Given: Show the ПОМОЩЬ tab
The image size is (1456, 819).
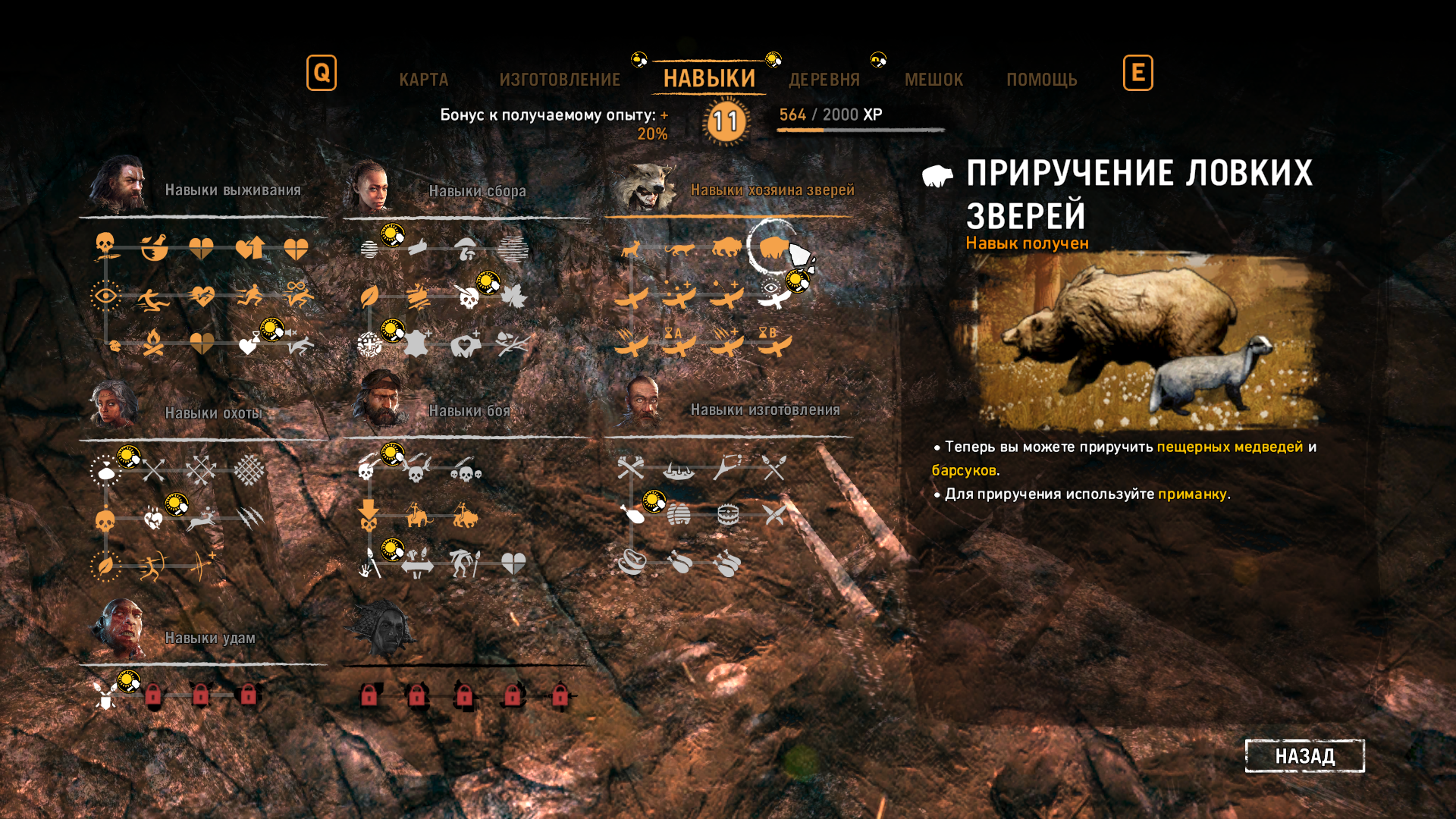Looking at the screenshot, I should point(1041,80).
